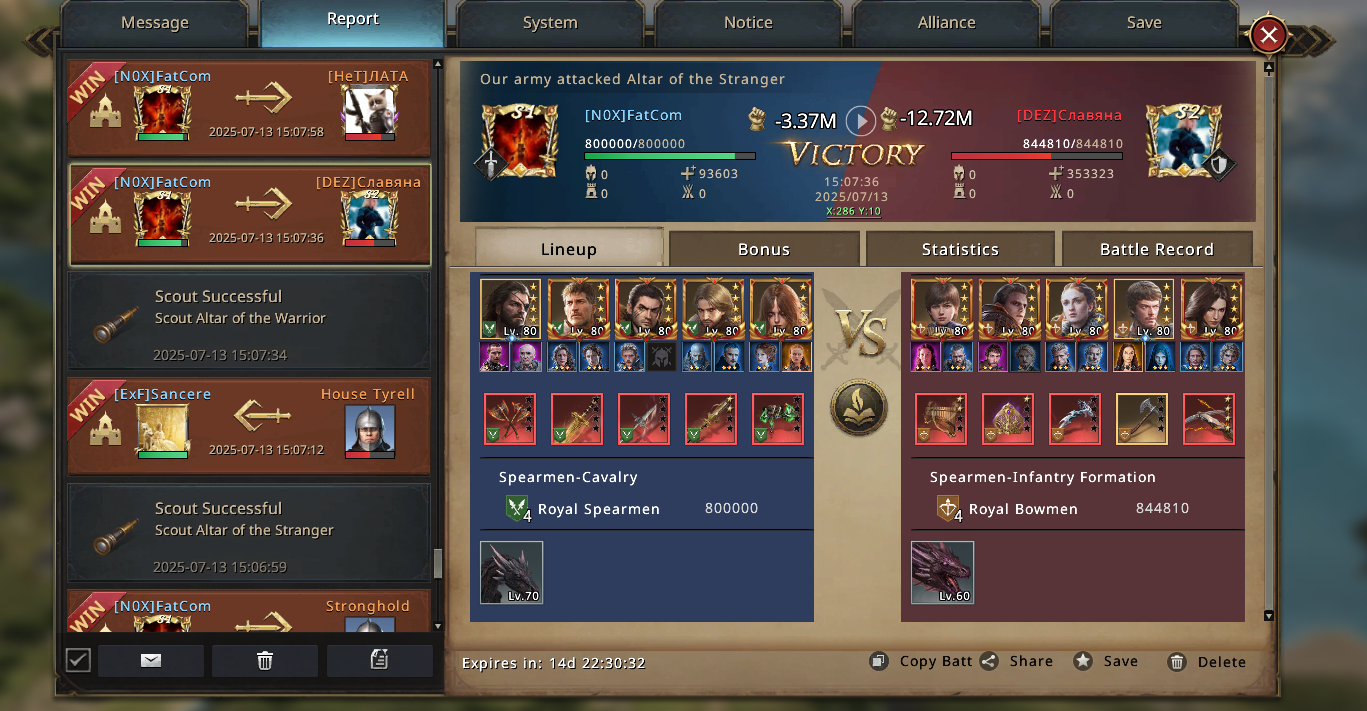1367x711 pixels.
Task: Select the ExF Sancere versus House Tyrell report
Action: pos(249,427)
